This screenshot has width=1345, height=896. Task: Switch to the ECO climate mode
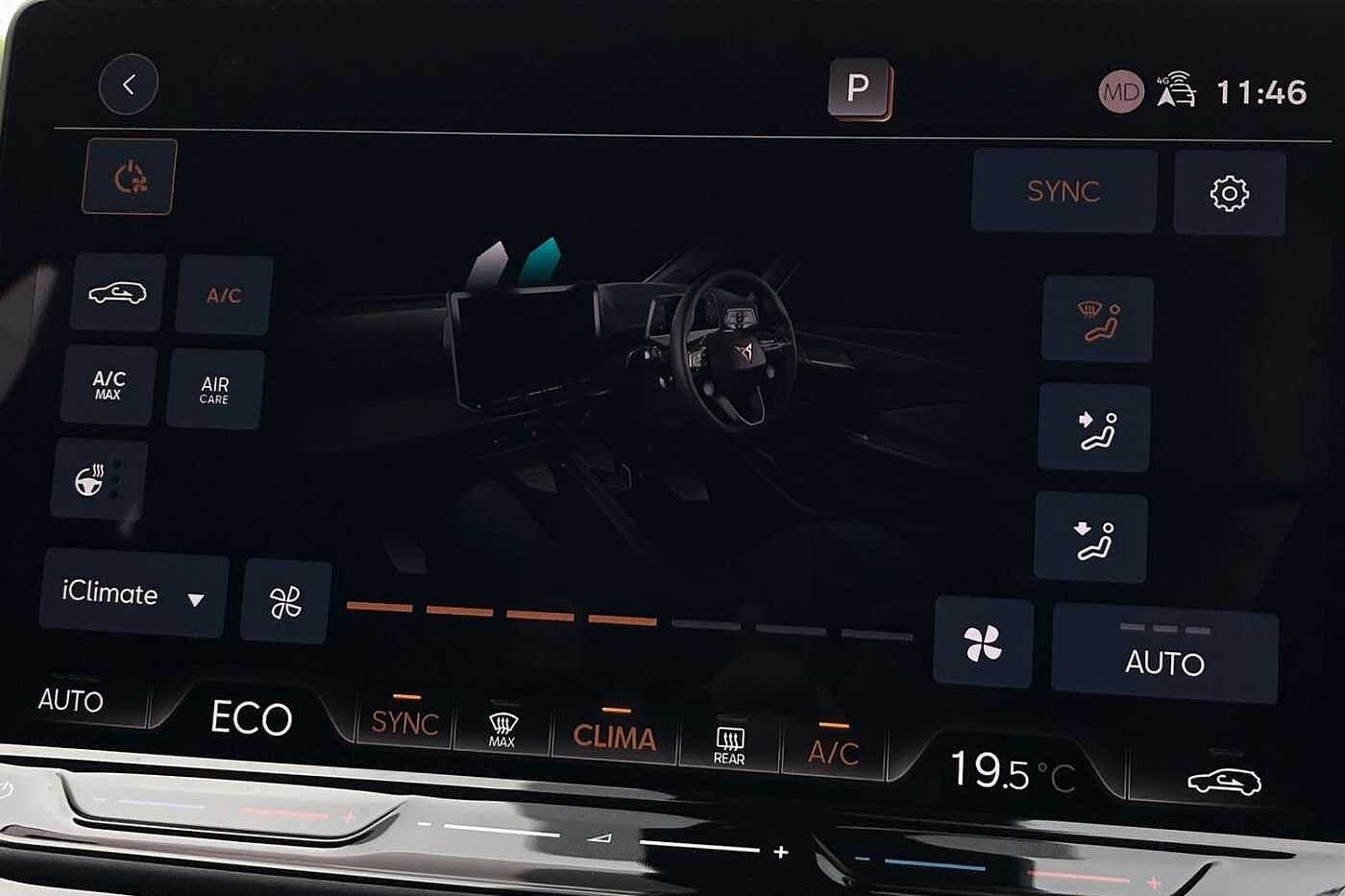click(251, 718)
